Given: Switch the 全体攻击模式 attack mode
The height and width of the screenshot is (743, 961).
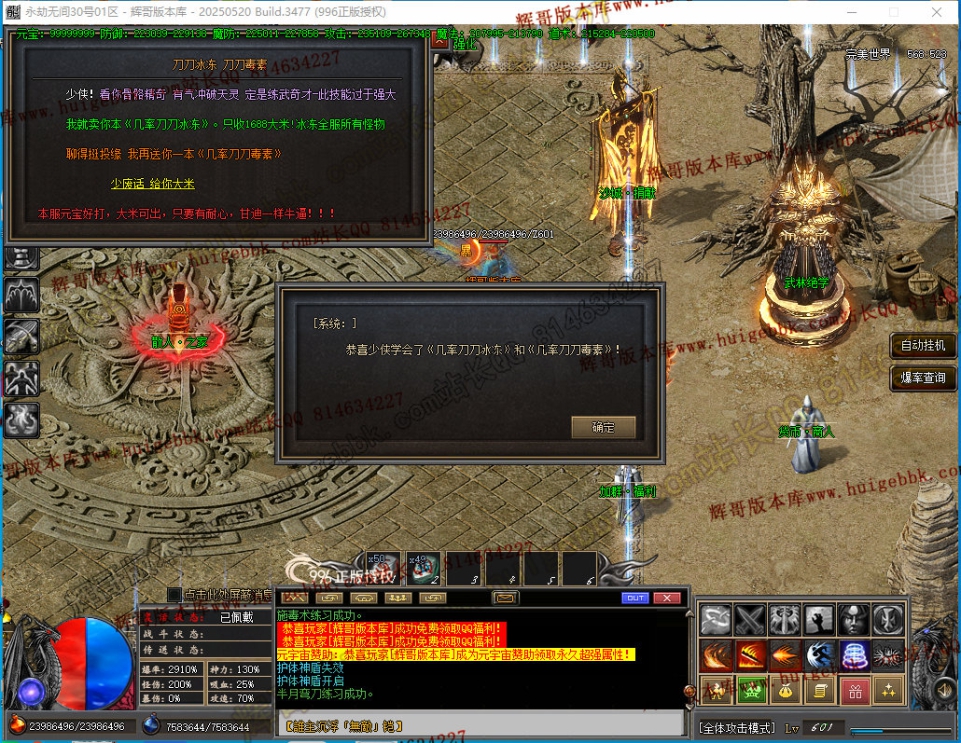Looking at the screenshot, I should point(736,727).
